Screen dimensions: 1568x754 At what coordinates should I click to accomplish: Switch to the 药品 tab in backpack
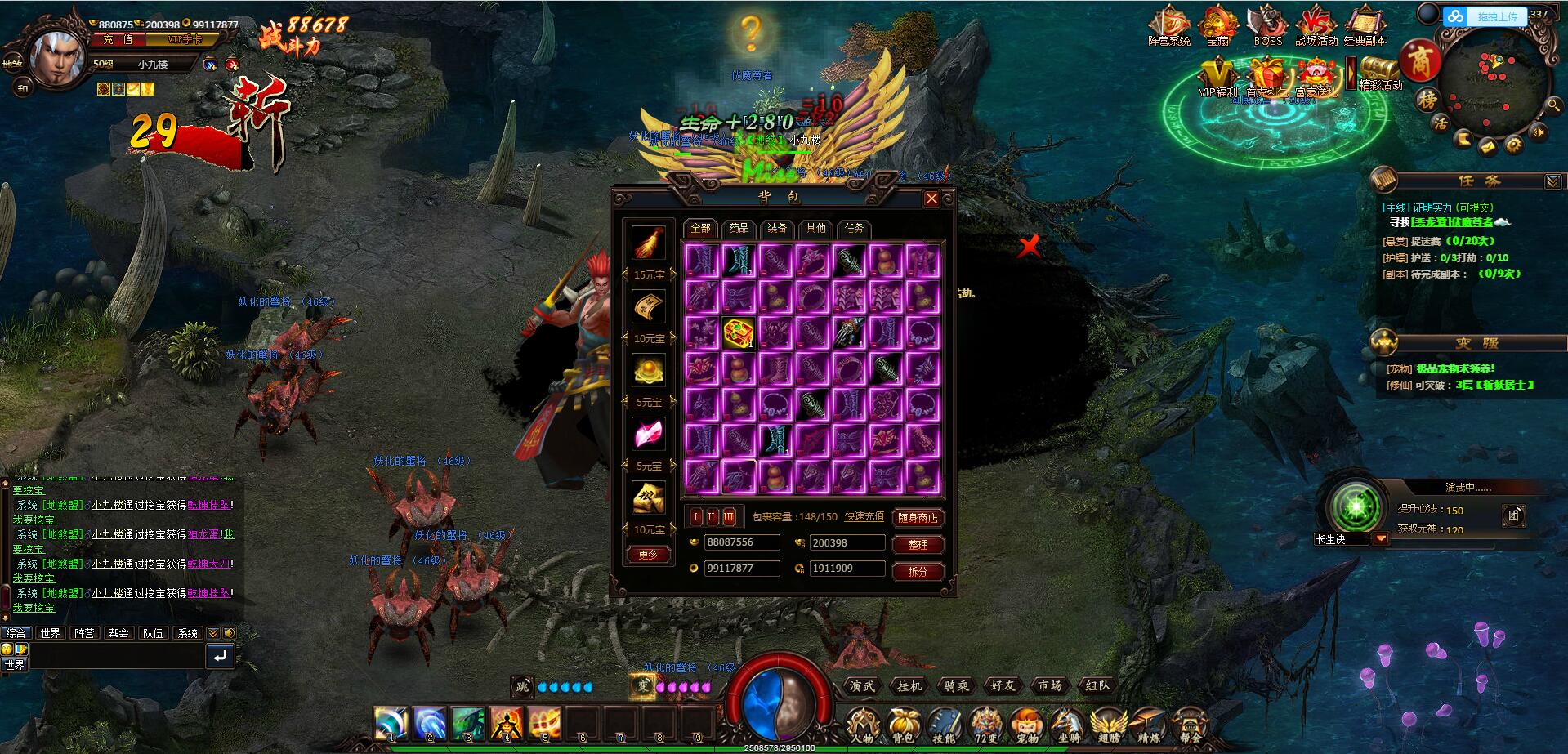click(x=739, y=228)
